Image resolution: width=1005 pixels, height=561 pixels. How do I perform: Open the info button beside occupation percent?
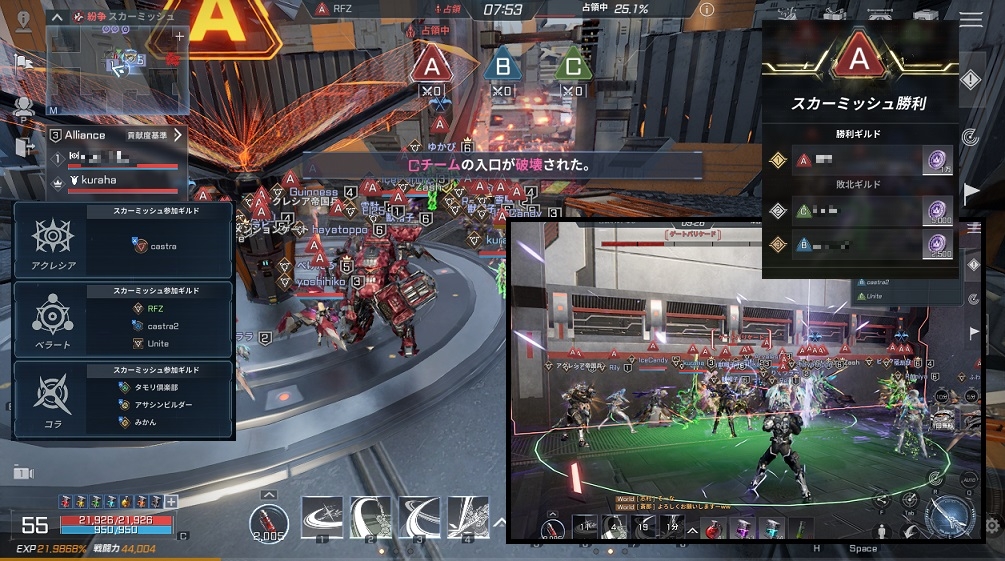pos(707,9)
